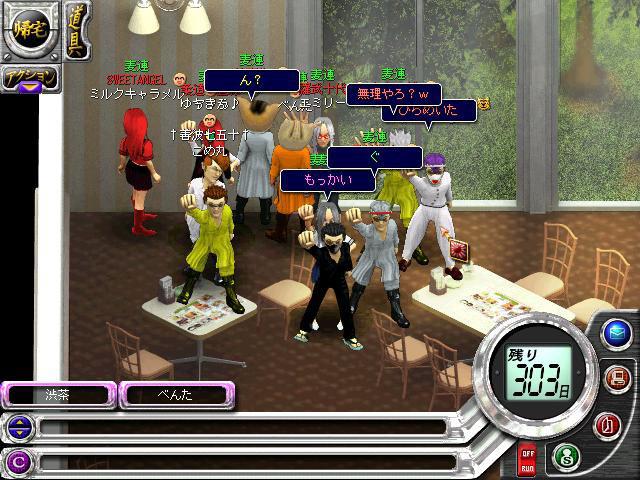Expand the アクション action dropdown

(x=29, y=79)
